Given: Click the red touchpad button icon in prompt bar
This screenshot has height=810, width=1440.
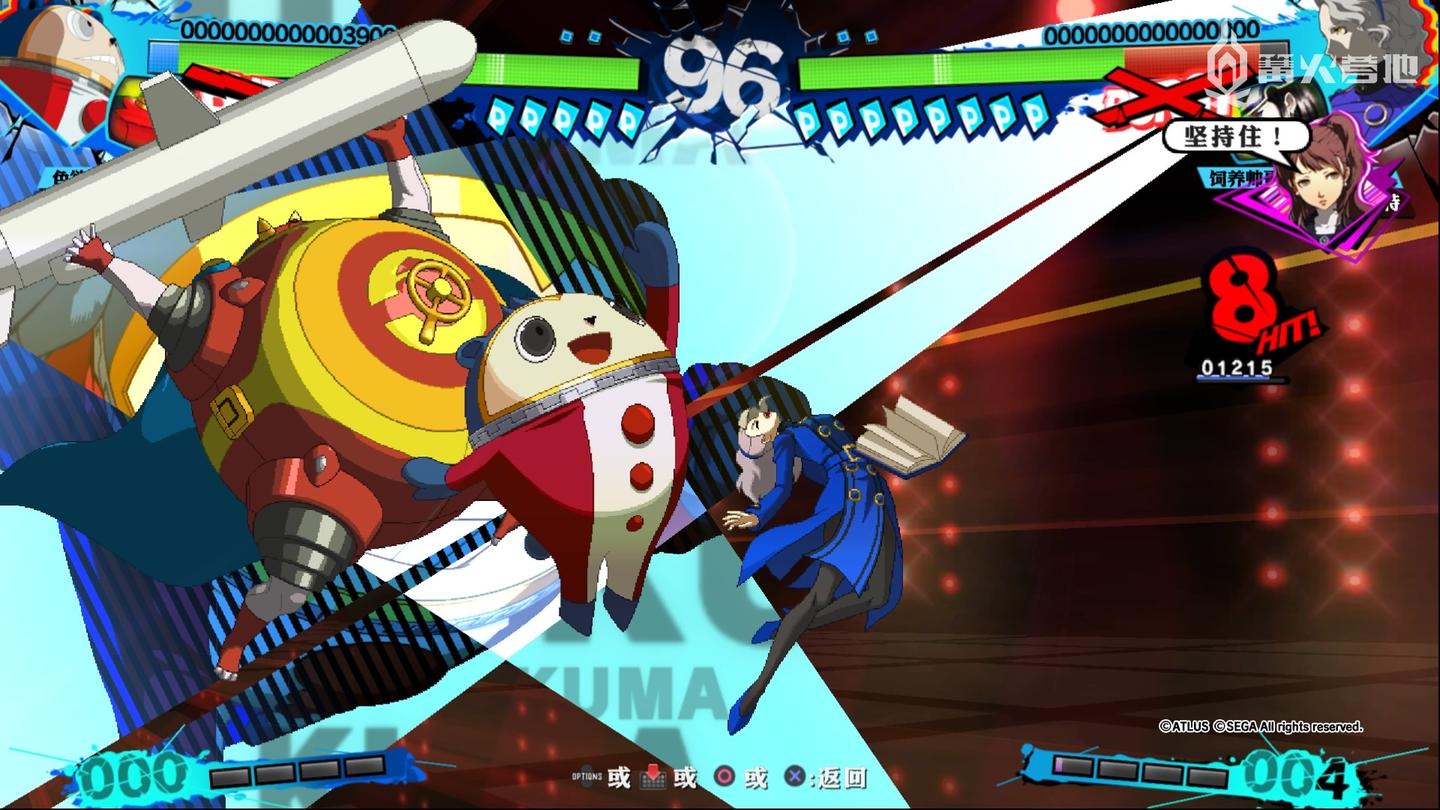Looking at the screenshot, I should [654, 776].
